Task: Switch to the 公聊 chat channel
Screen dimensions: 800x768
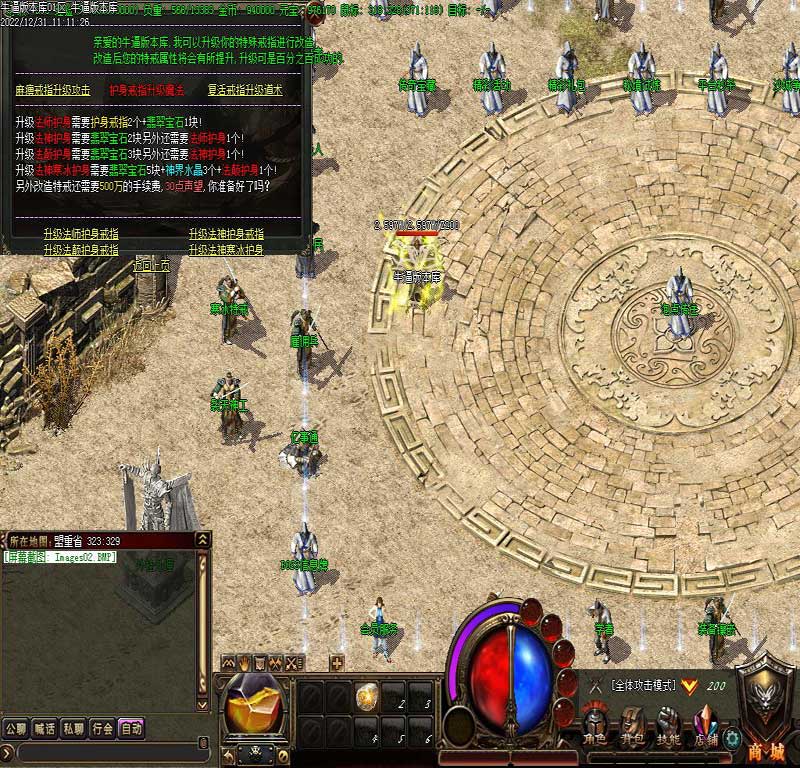Action: click(16, 728)
